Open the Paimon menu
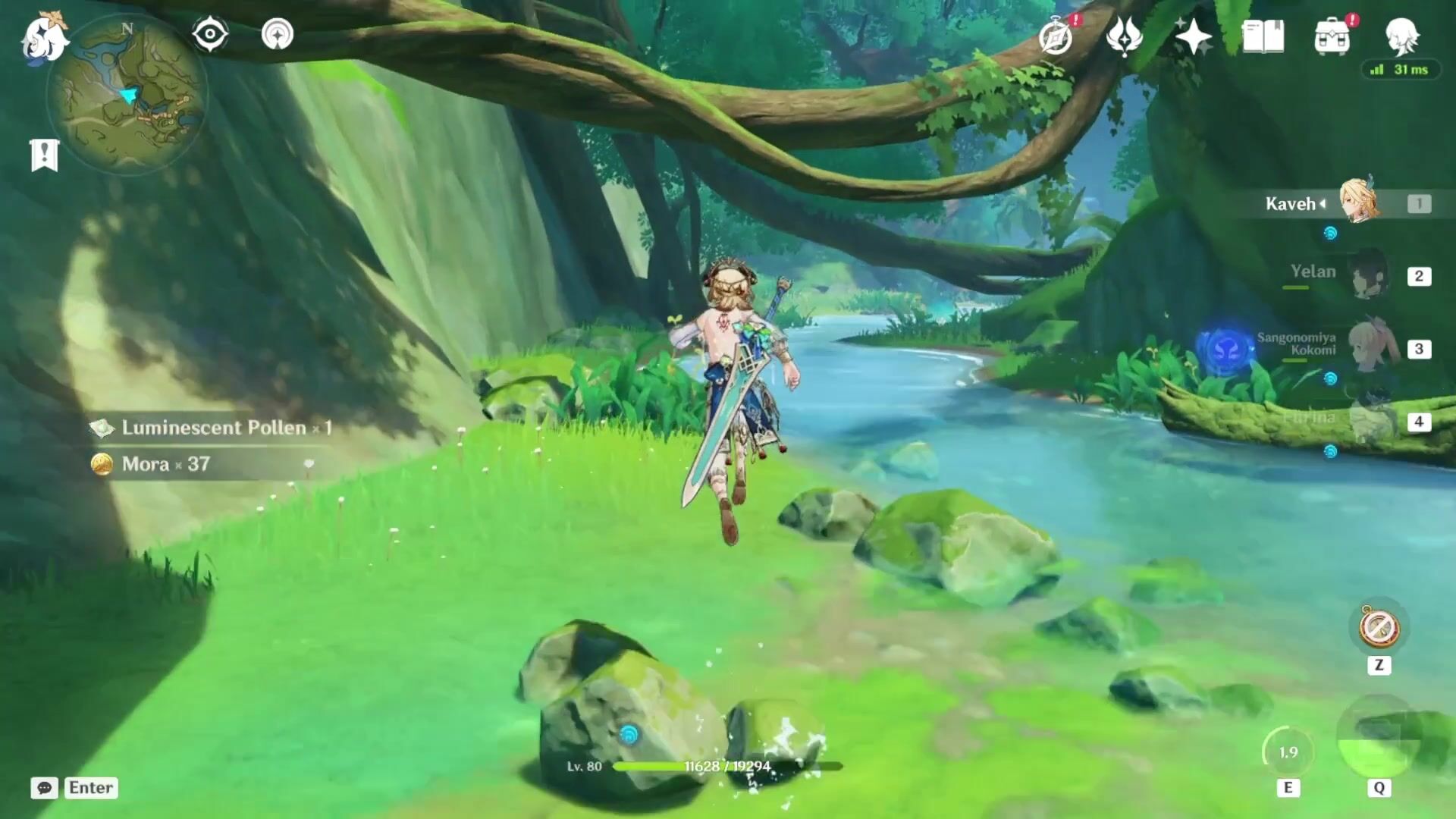 pos(44,38)
